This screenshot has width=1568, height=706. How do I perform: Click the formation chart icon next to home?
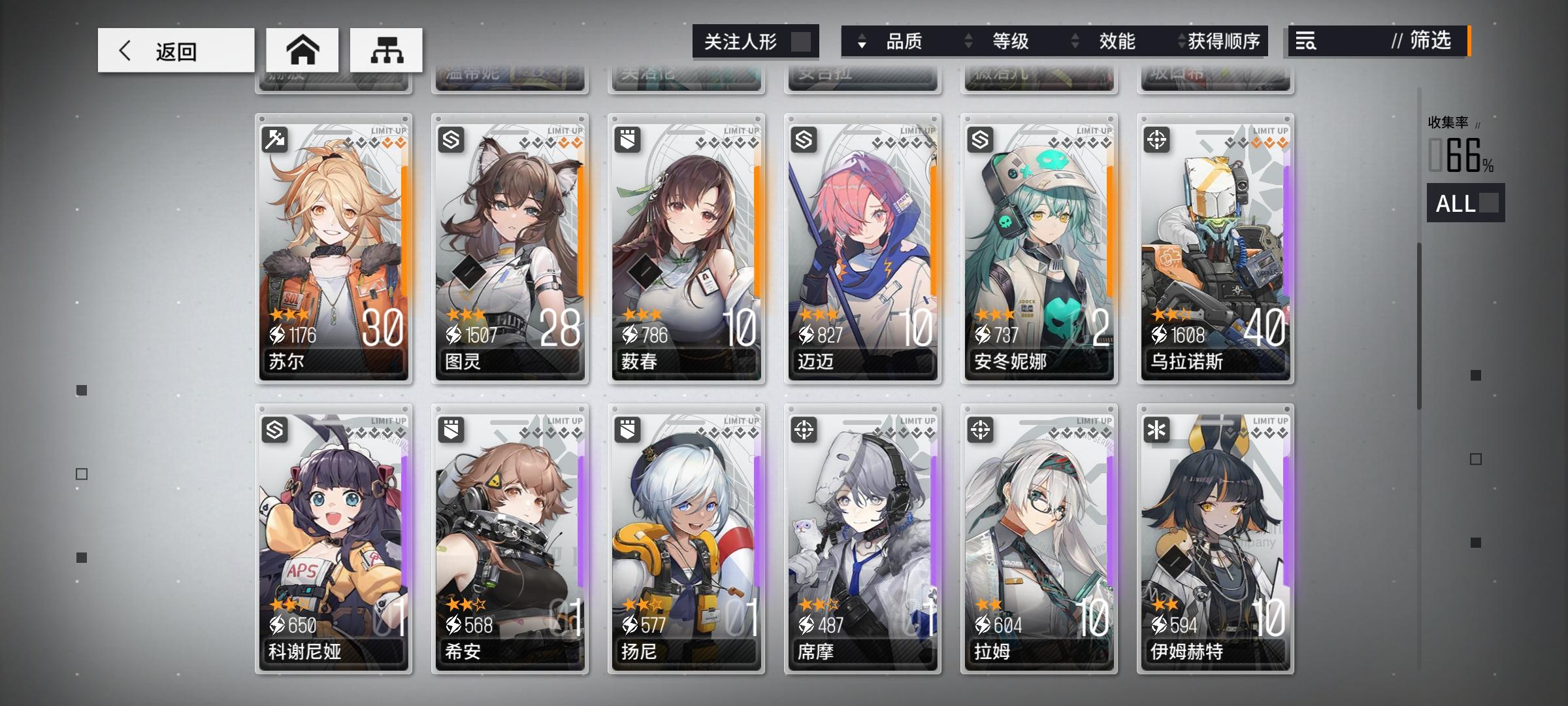pos(387,50)
